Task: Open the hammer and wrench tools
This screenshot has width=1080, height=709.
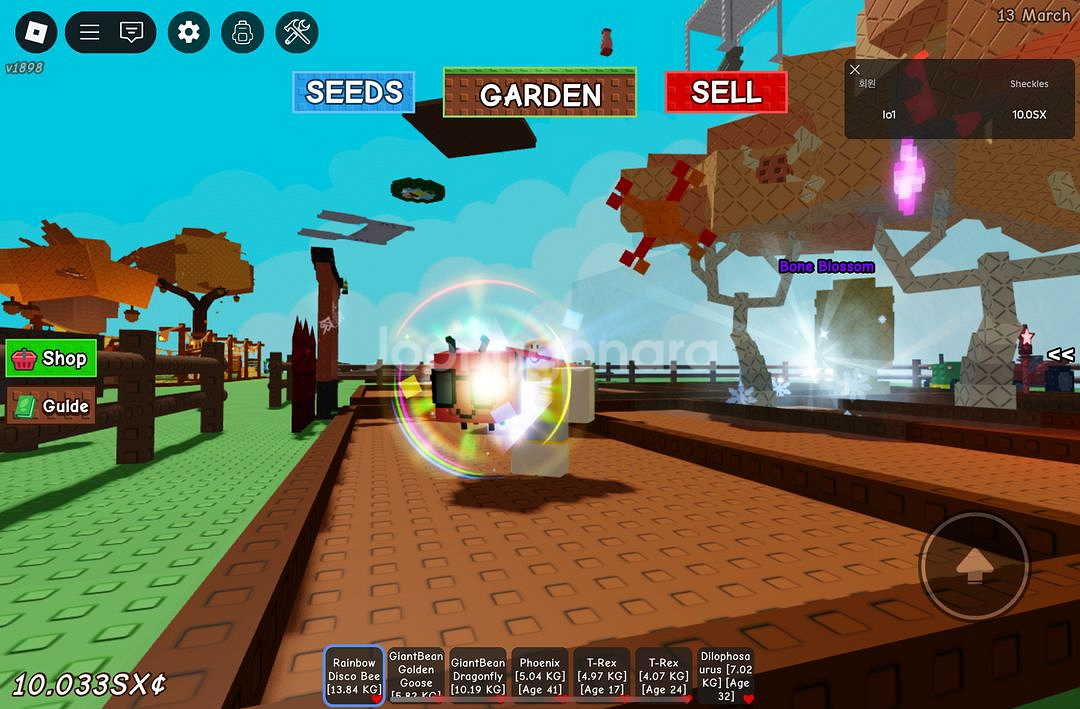Action: pos(297,32)
